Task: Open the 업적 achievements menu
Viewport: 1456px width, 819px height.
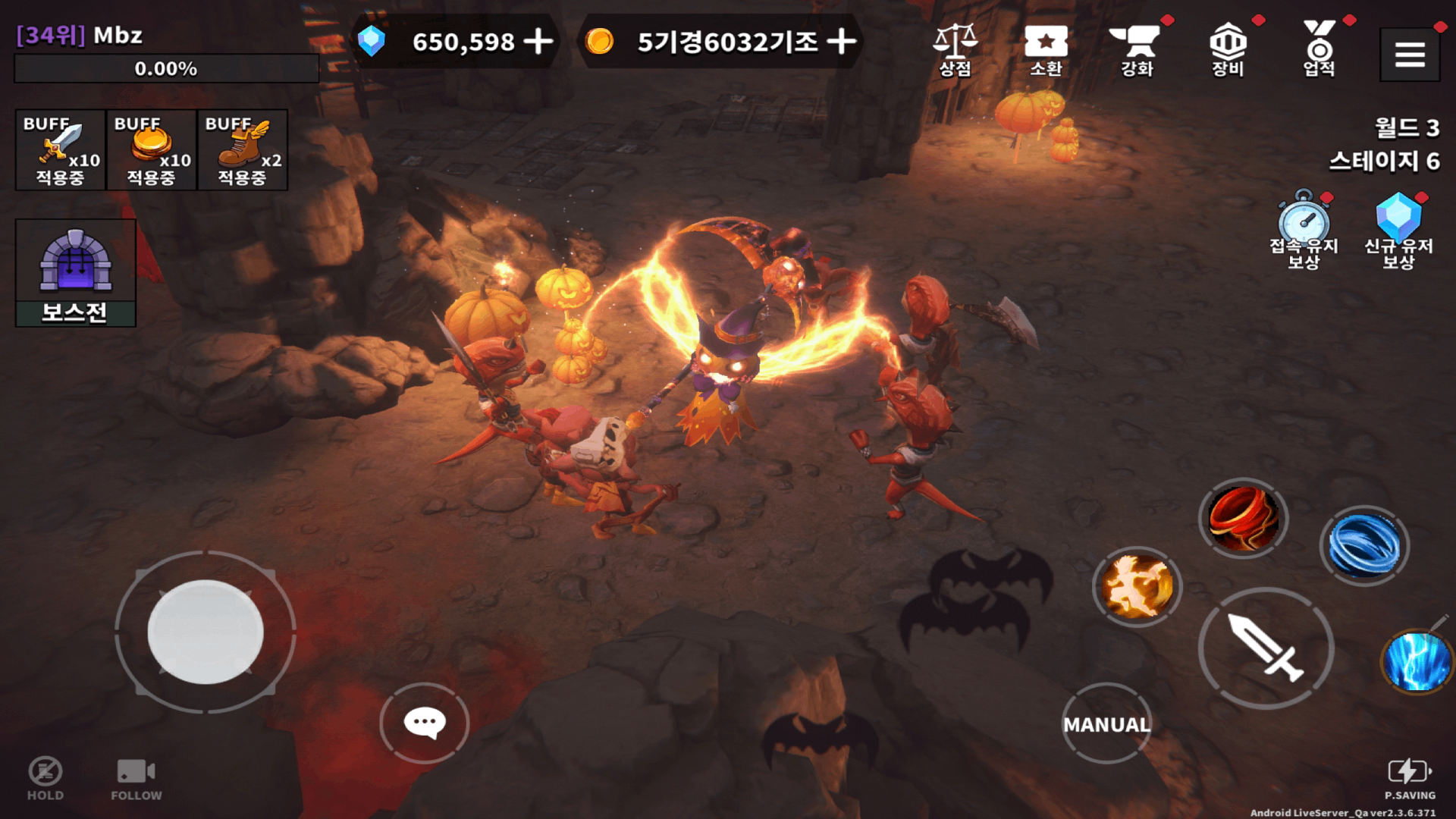Action: 1319,49
